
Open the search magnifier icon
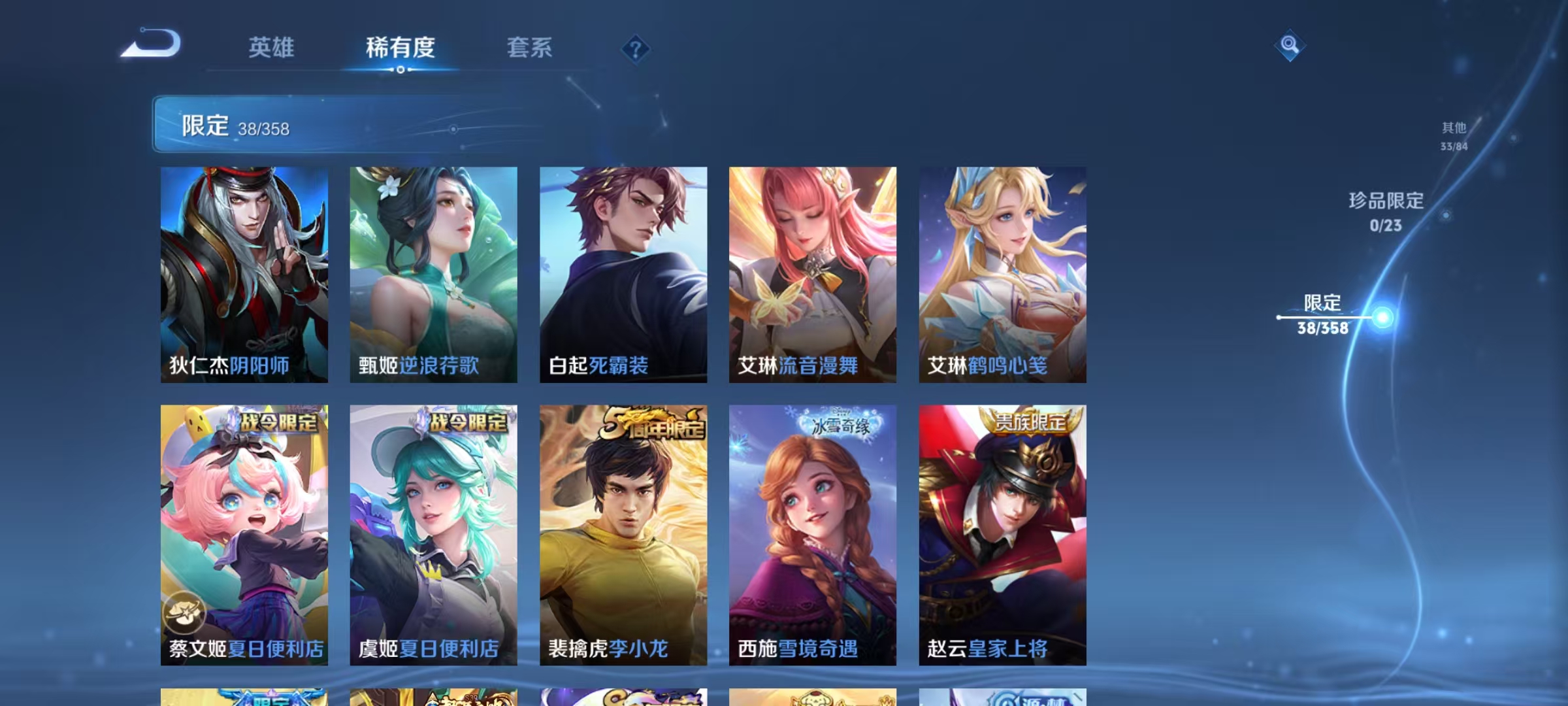click(1290, 47)
